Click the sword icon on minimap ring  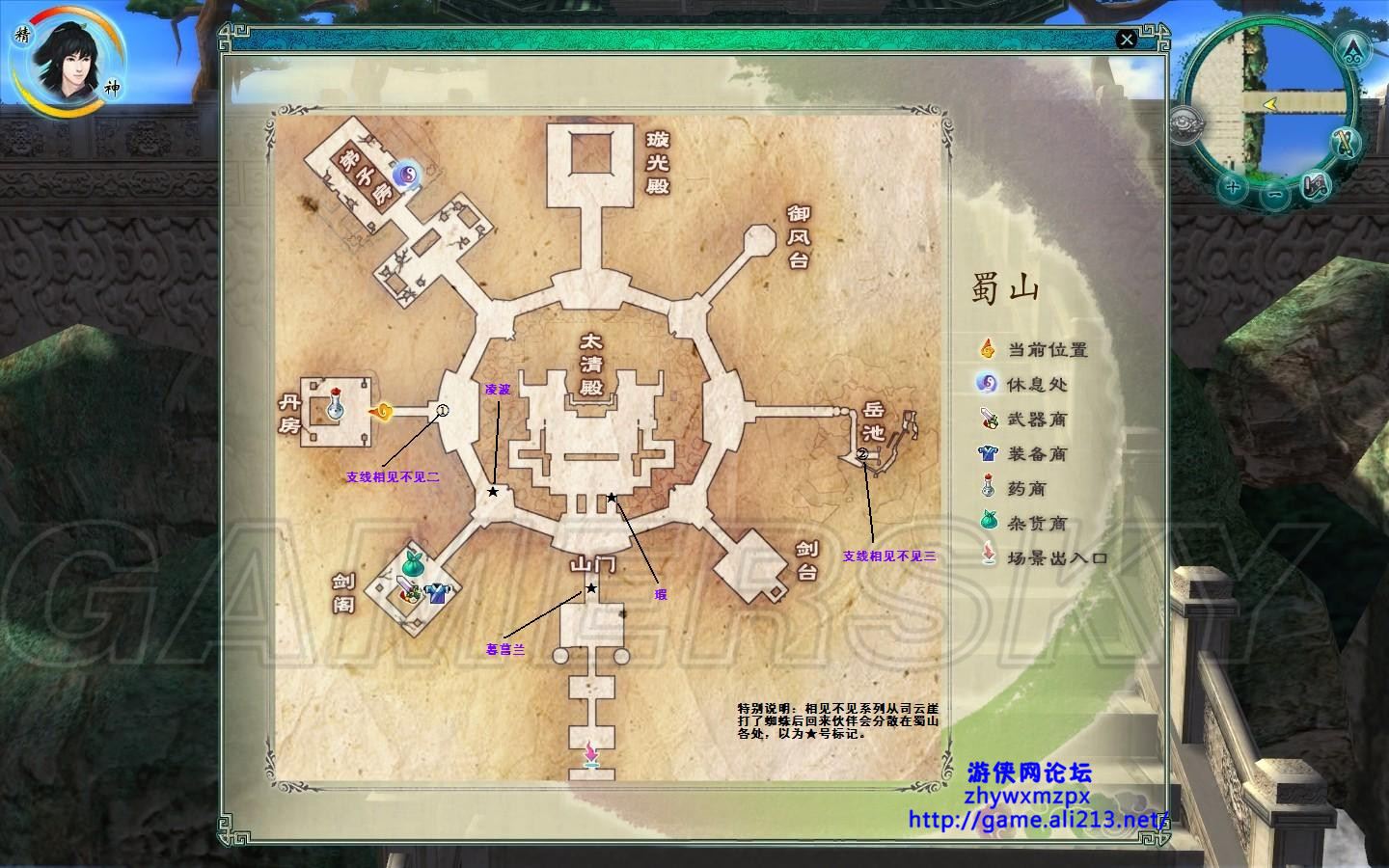(1346, 143)
